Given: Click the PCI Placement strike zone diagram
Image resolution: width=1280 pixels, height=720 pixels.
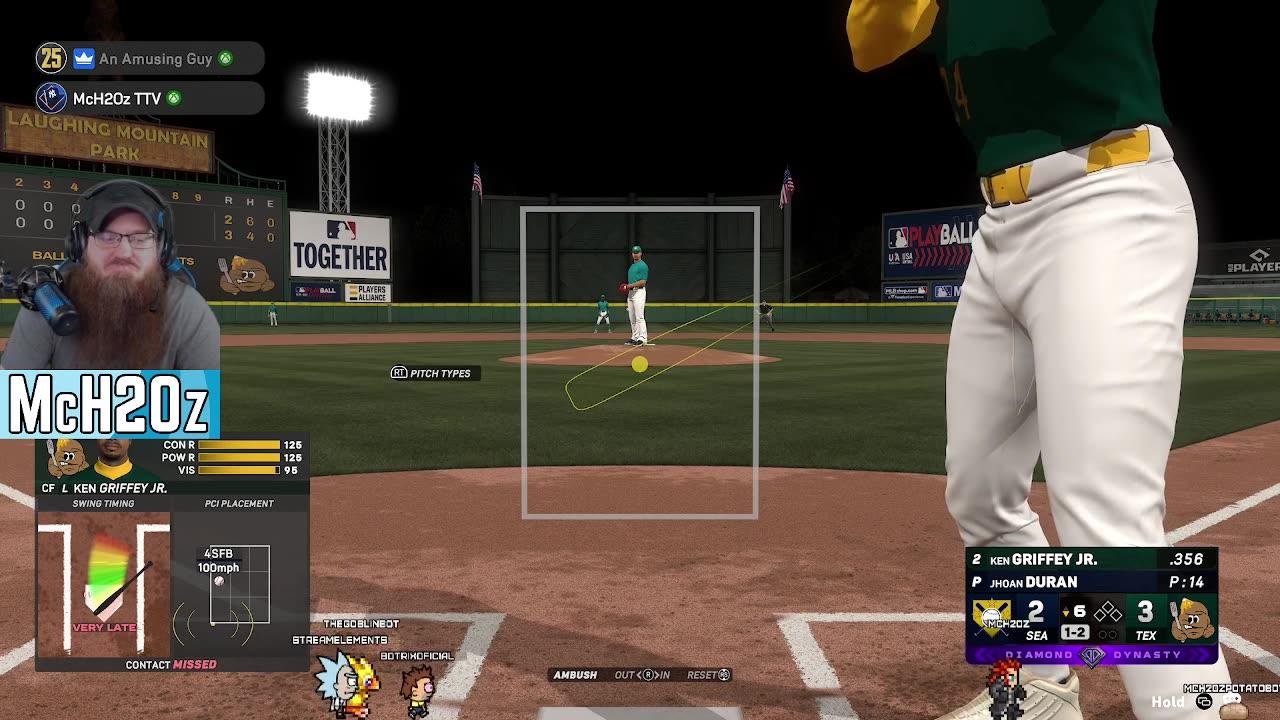Looking at the screenshot, I should point(239,586).
